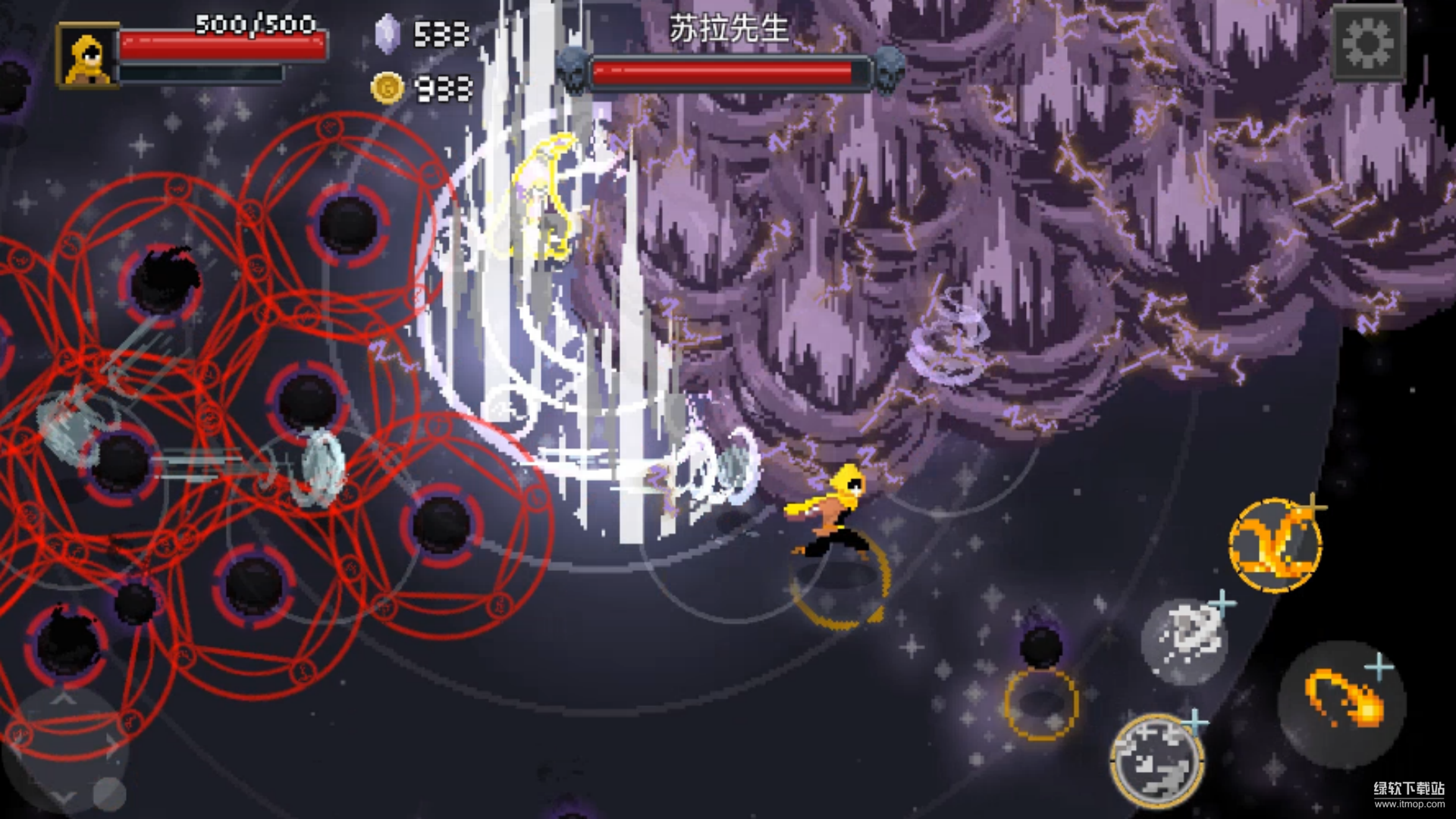Viewport: 1456px width, 819px height.
Task: Tap the yellow hooded character portrait
Action: click(x=86, y=55)
